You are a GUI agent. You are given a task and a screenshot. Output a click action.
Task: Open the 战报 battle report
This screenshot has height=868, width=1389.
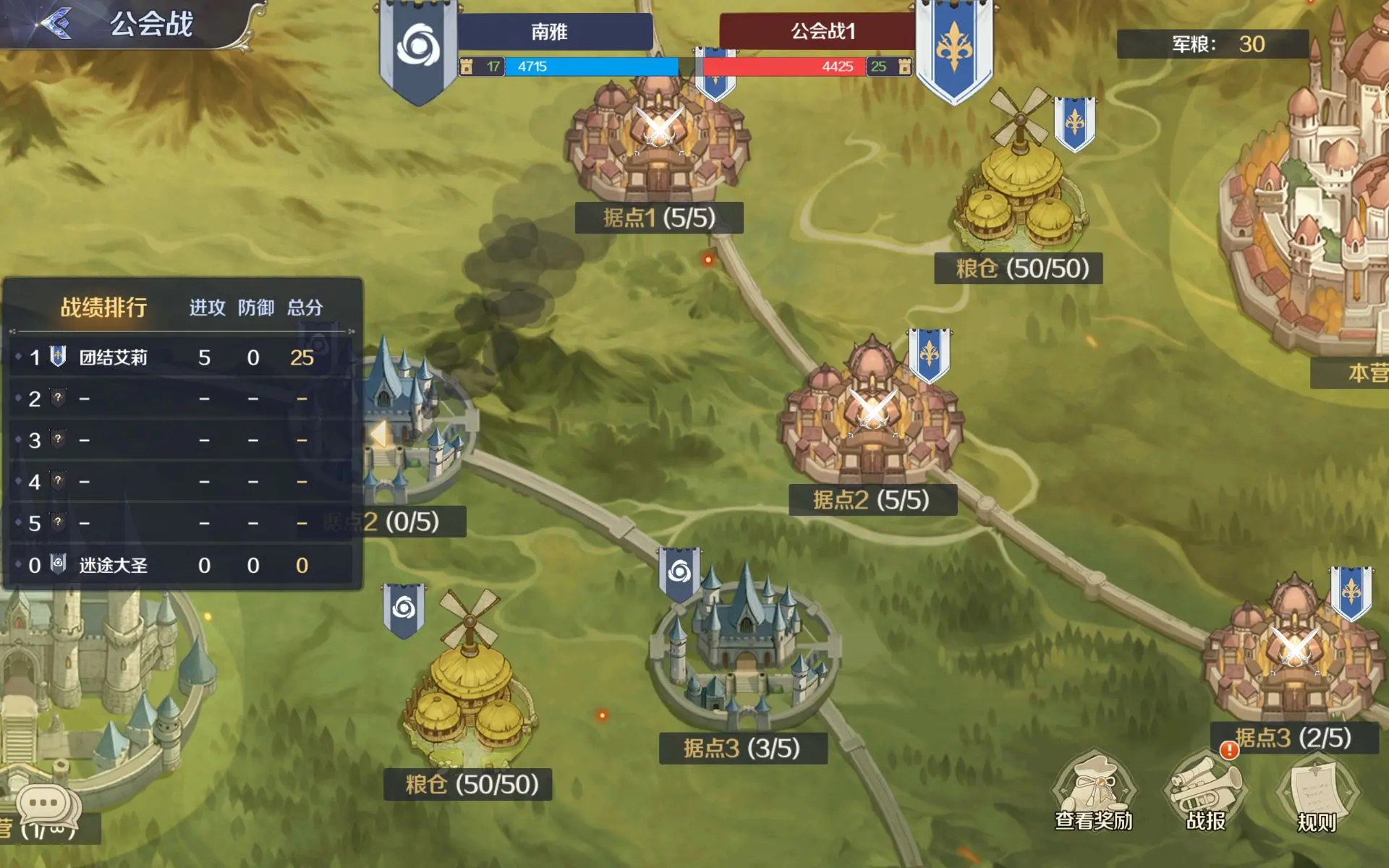coord(1205,793)
